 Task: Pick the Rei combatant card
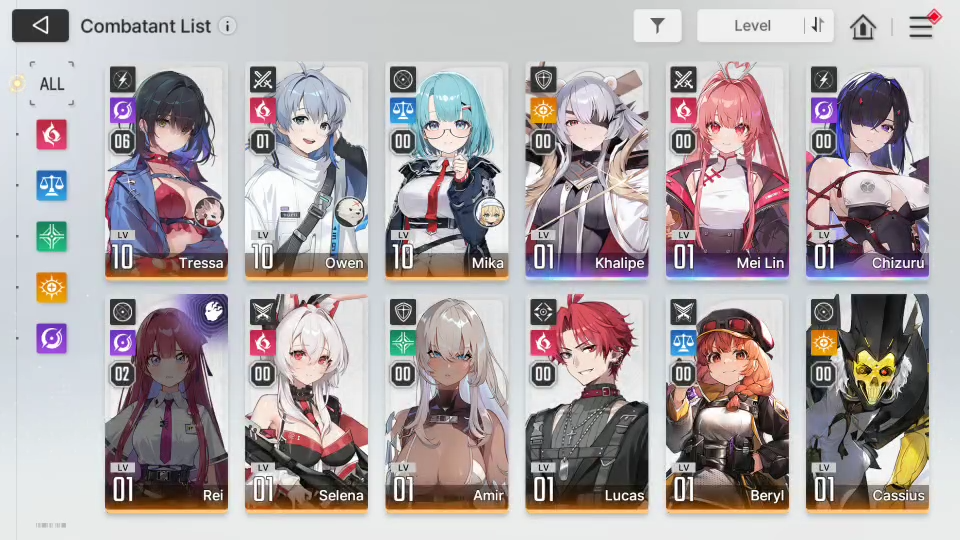pyautogui.click(x=167, y=402)
